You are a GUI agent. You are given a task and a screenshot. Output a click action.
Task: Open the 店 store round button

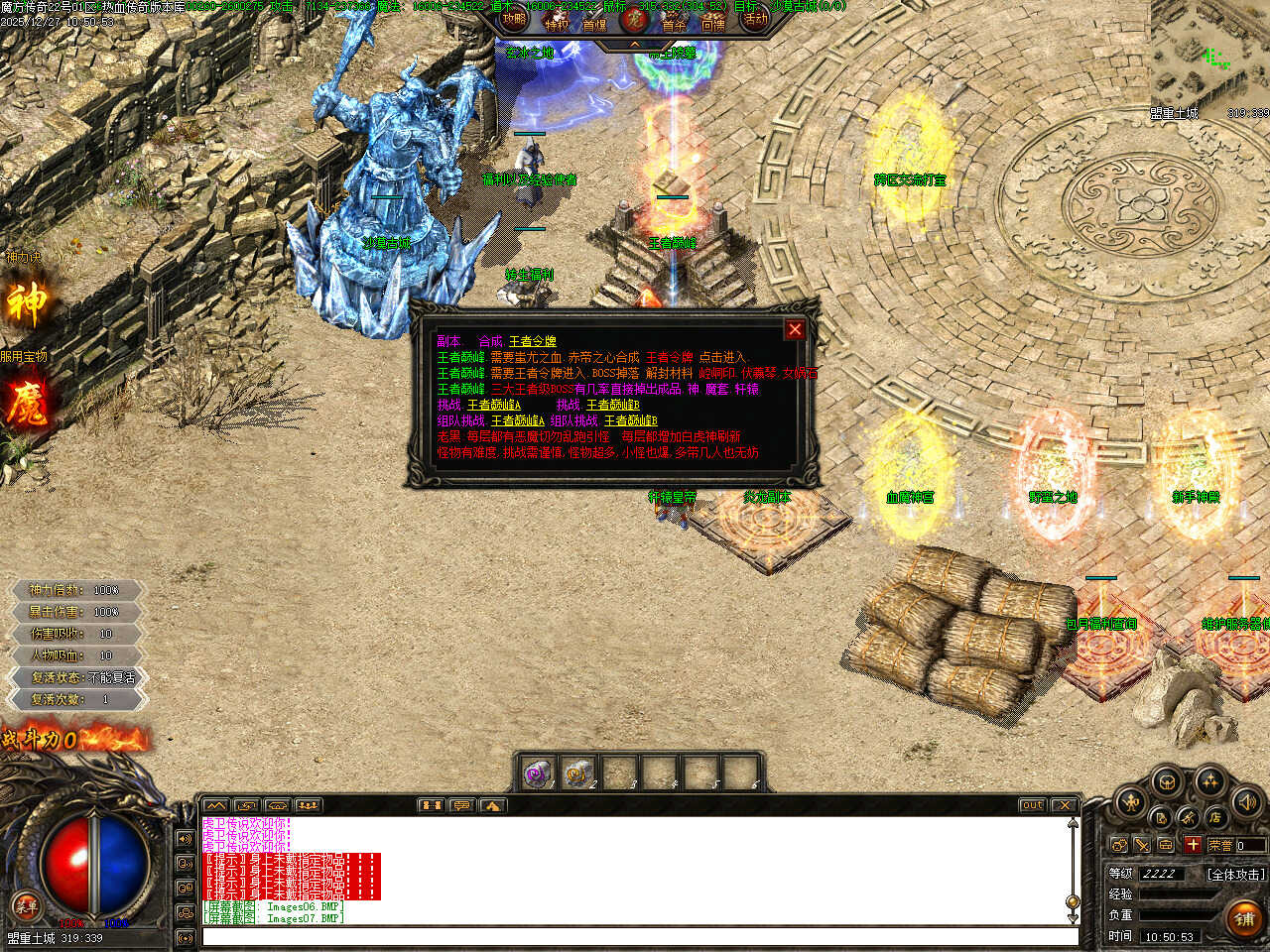1215,818
